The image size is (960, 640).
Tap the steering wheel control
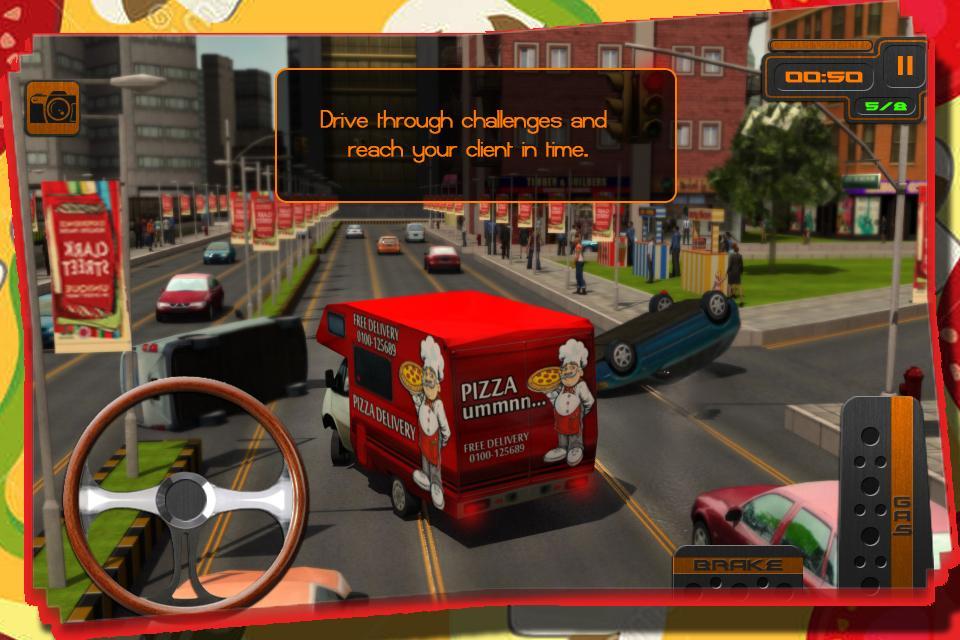(x=183, y=494)
